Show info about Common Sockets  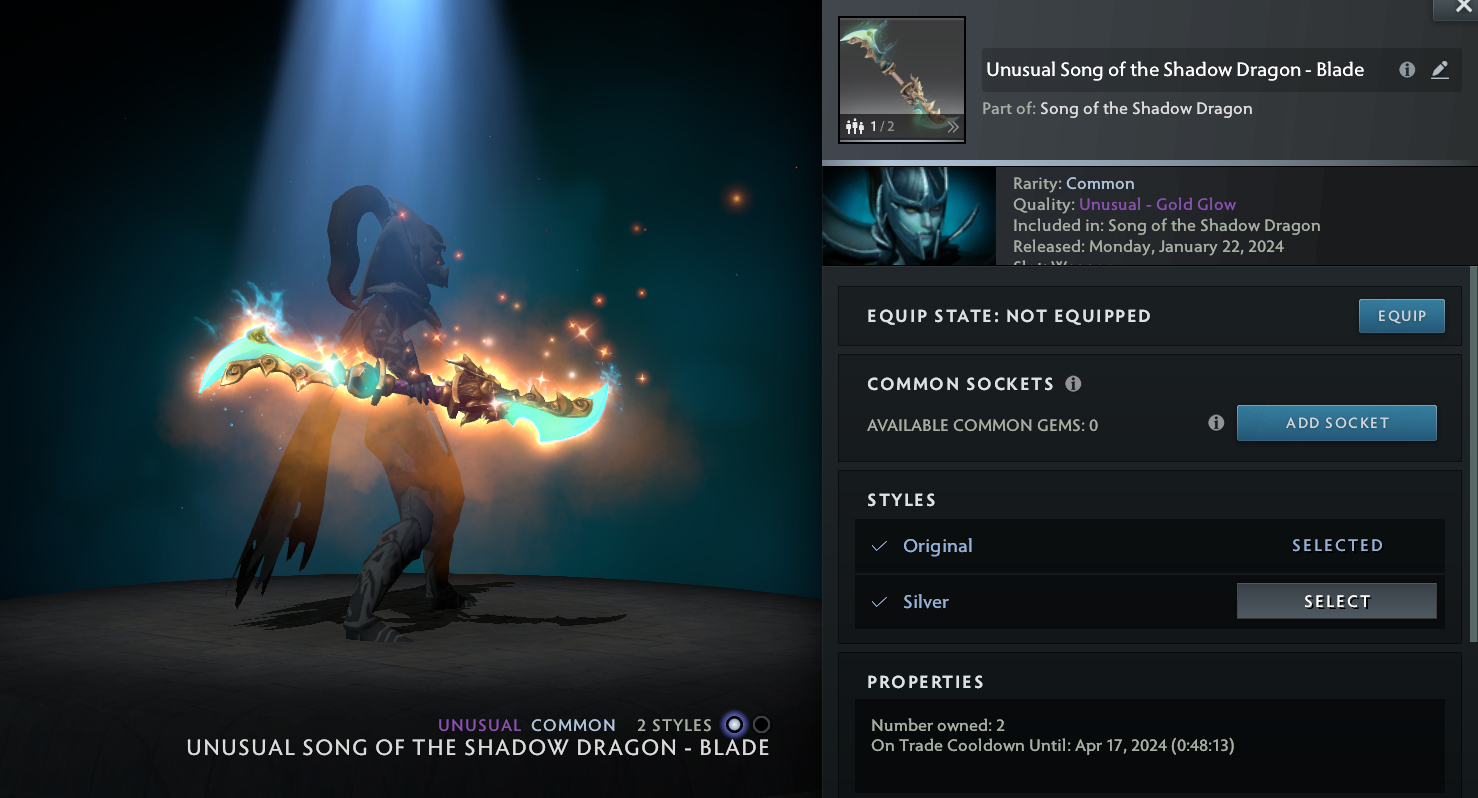1073,384
